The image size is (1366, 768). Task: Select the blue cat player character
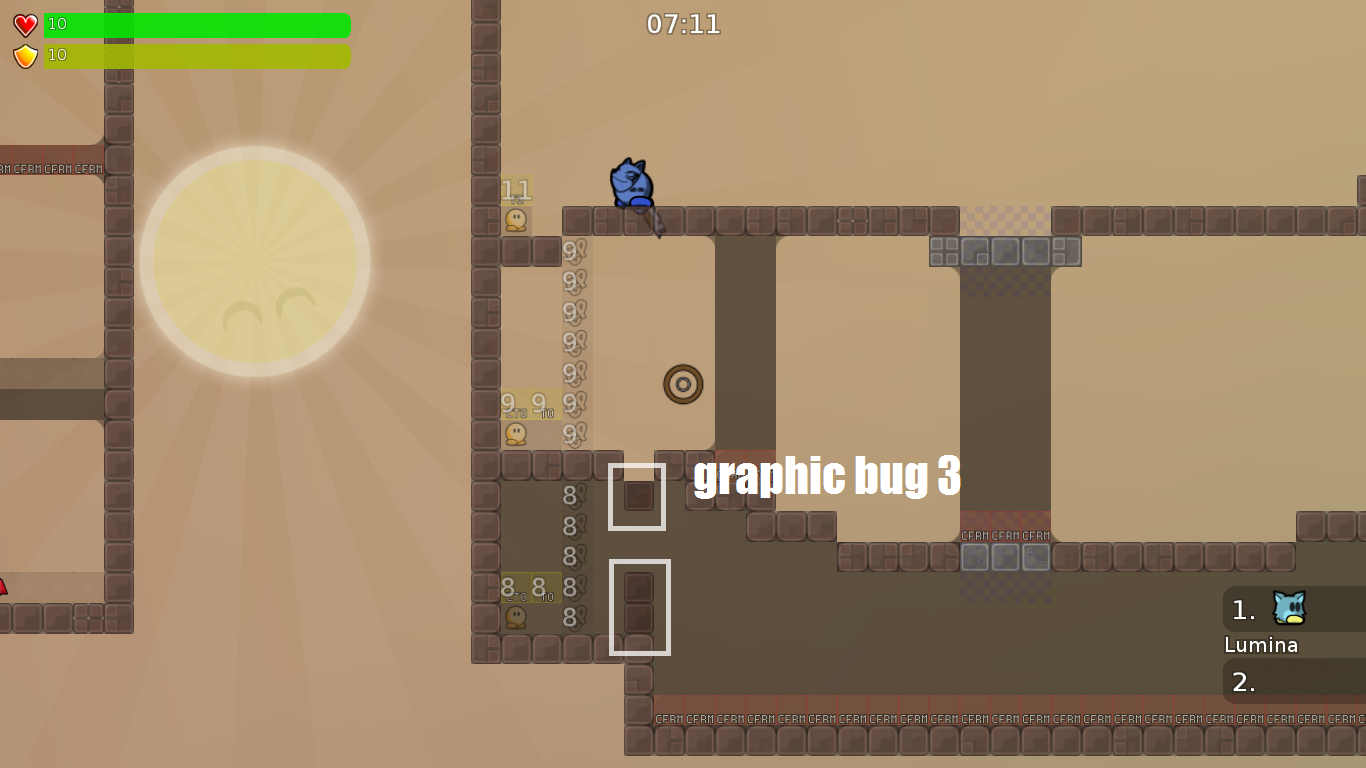pos(630,180)
